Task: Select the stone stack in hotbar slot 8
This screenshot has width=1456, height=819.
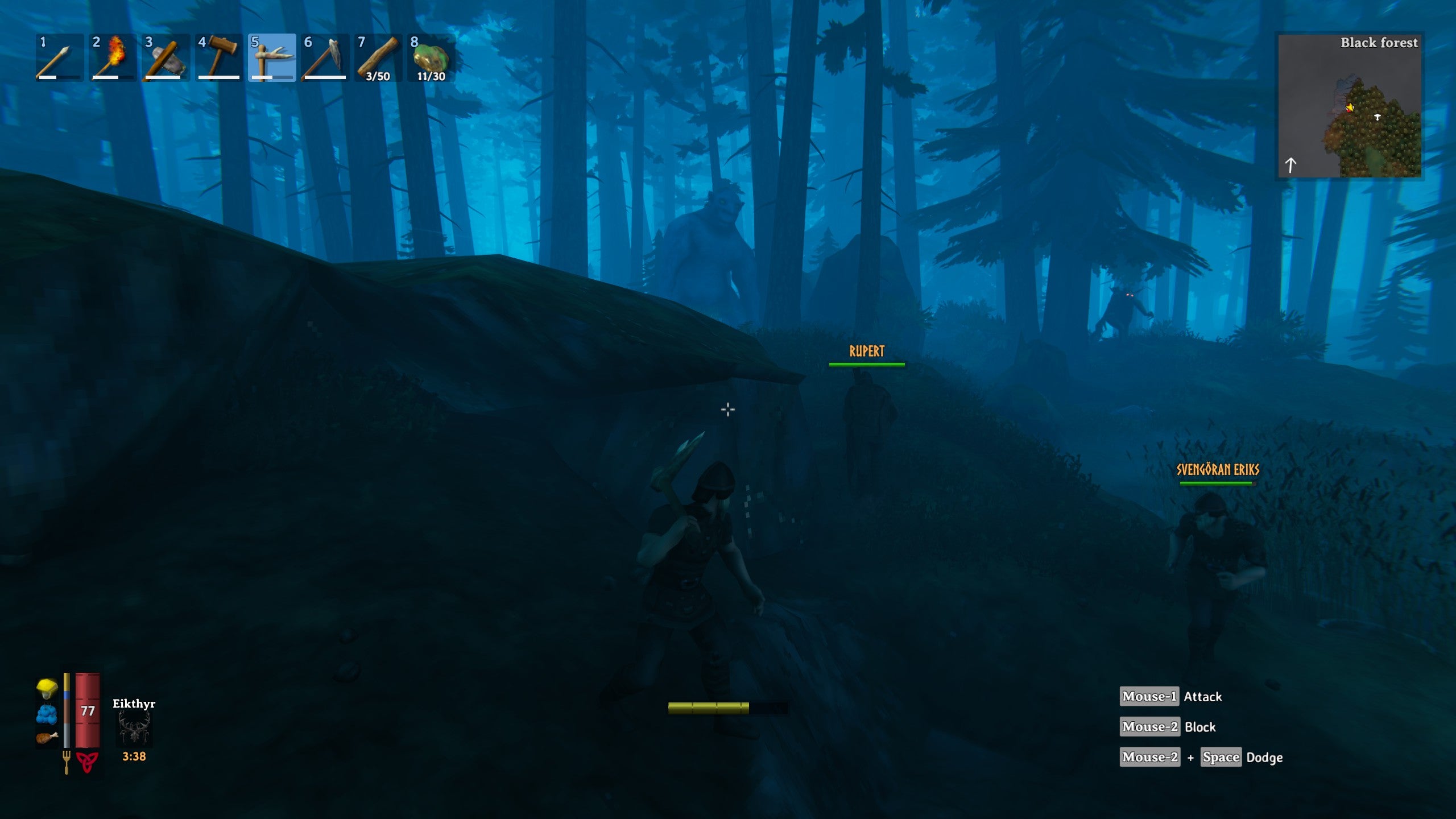Action: 432,58
